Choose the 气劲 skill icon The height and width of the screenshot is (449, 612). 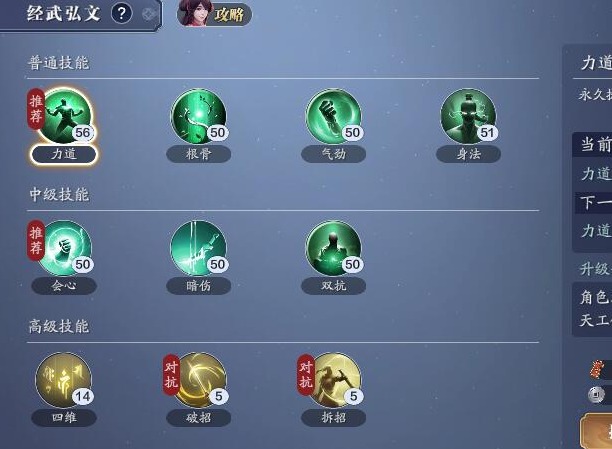pyautogui.click(x=333, y=117)
